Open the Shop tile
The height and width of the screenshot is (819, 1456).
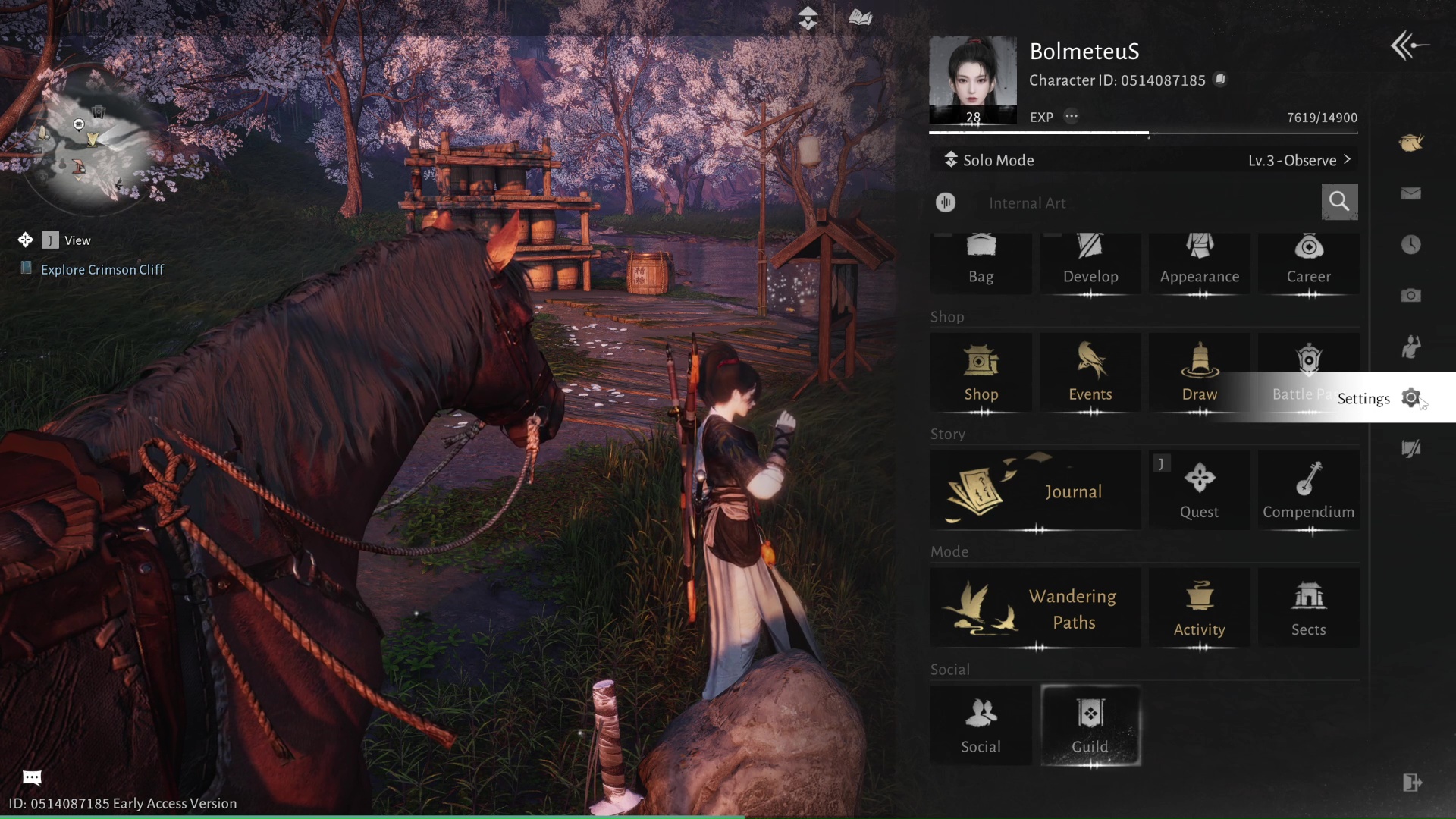pos(981,373)
